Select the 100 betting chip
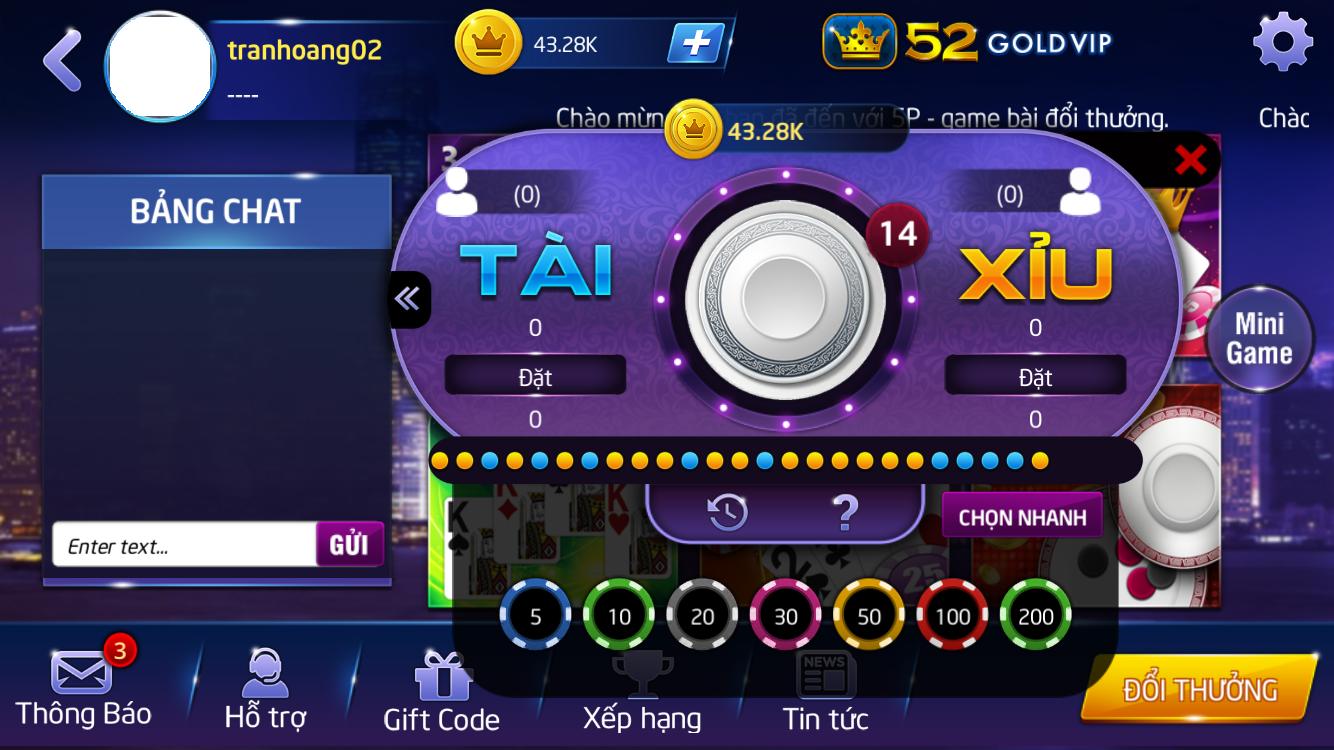Screen dimensions: 1334x750 point(951,615)
